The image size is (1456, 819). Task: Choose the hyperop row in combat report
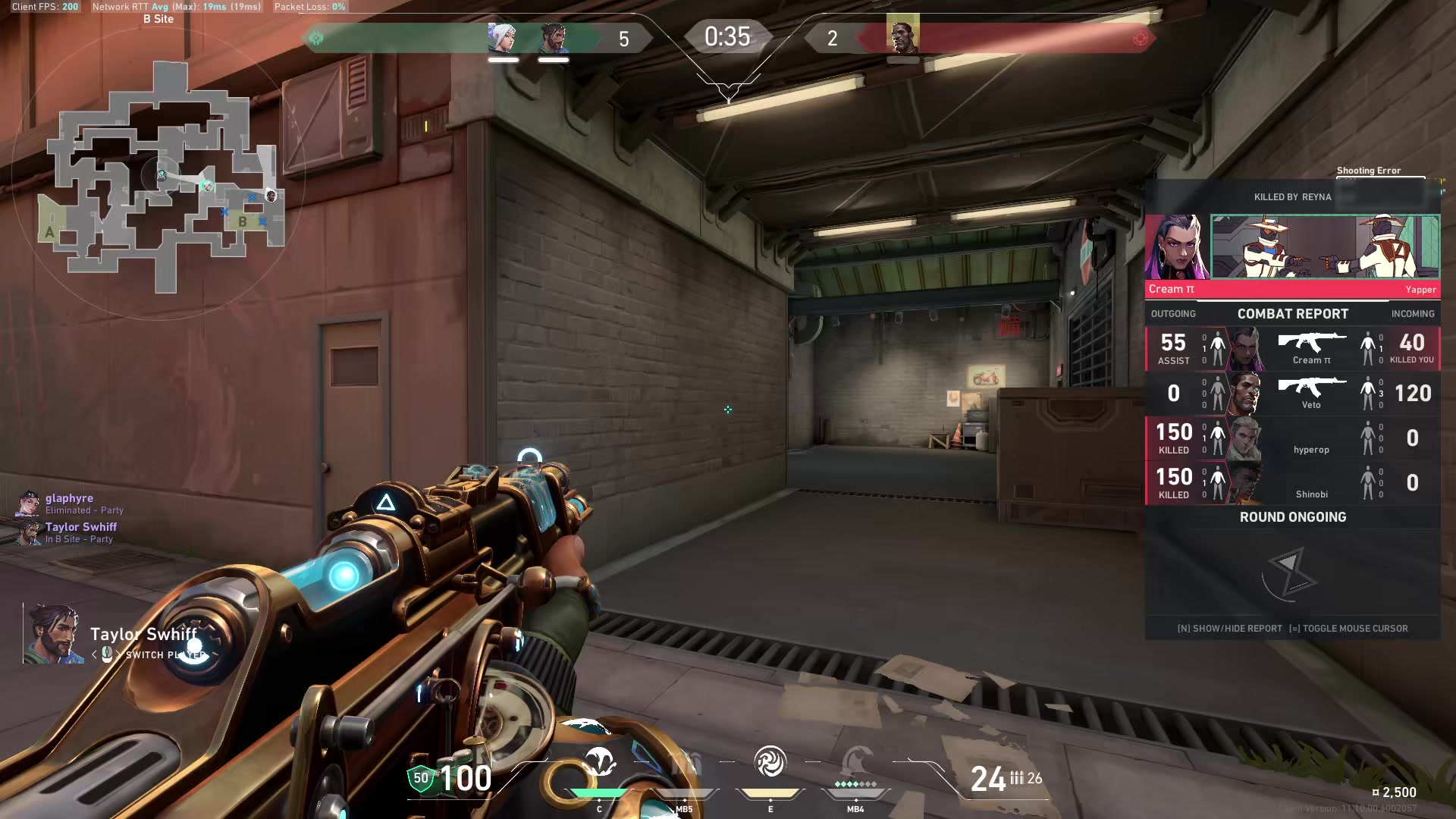(x=1292, y=438)
